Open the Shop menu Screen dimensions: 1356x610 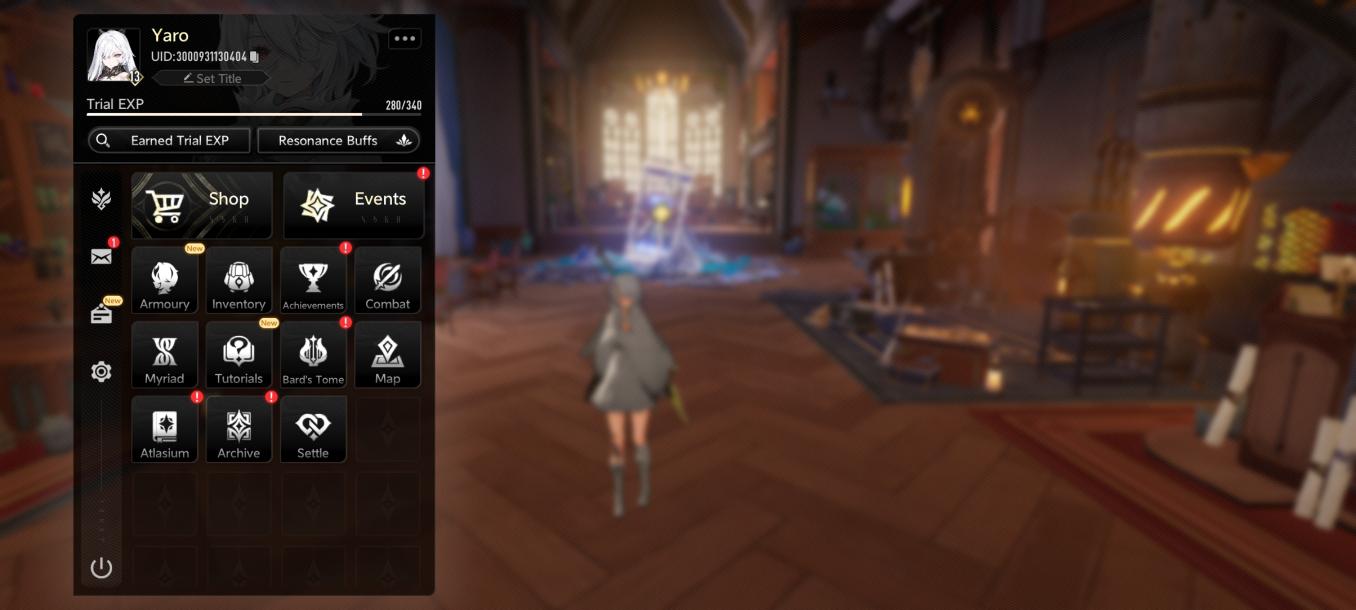point(202,205)
